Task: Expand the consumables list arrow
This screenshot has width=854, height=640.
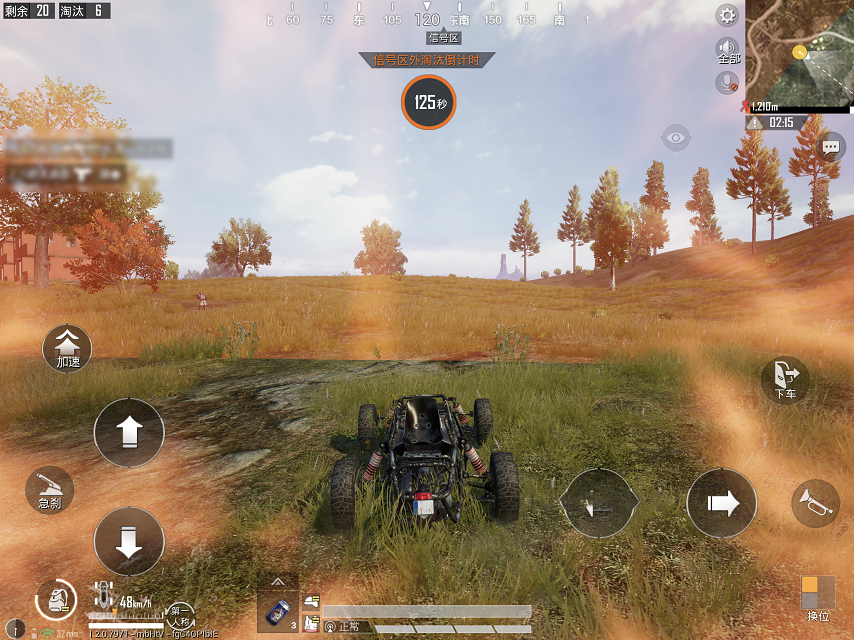Action: [278, 581]
